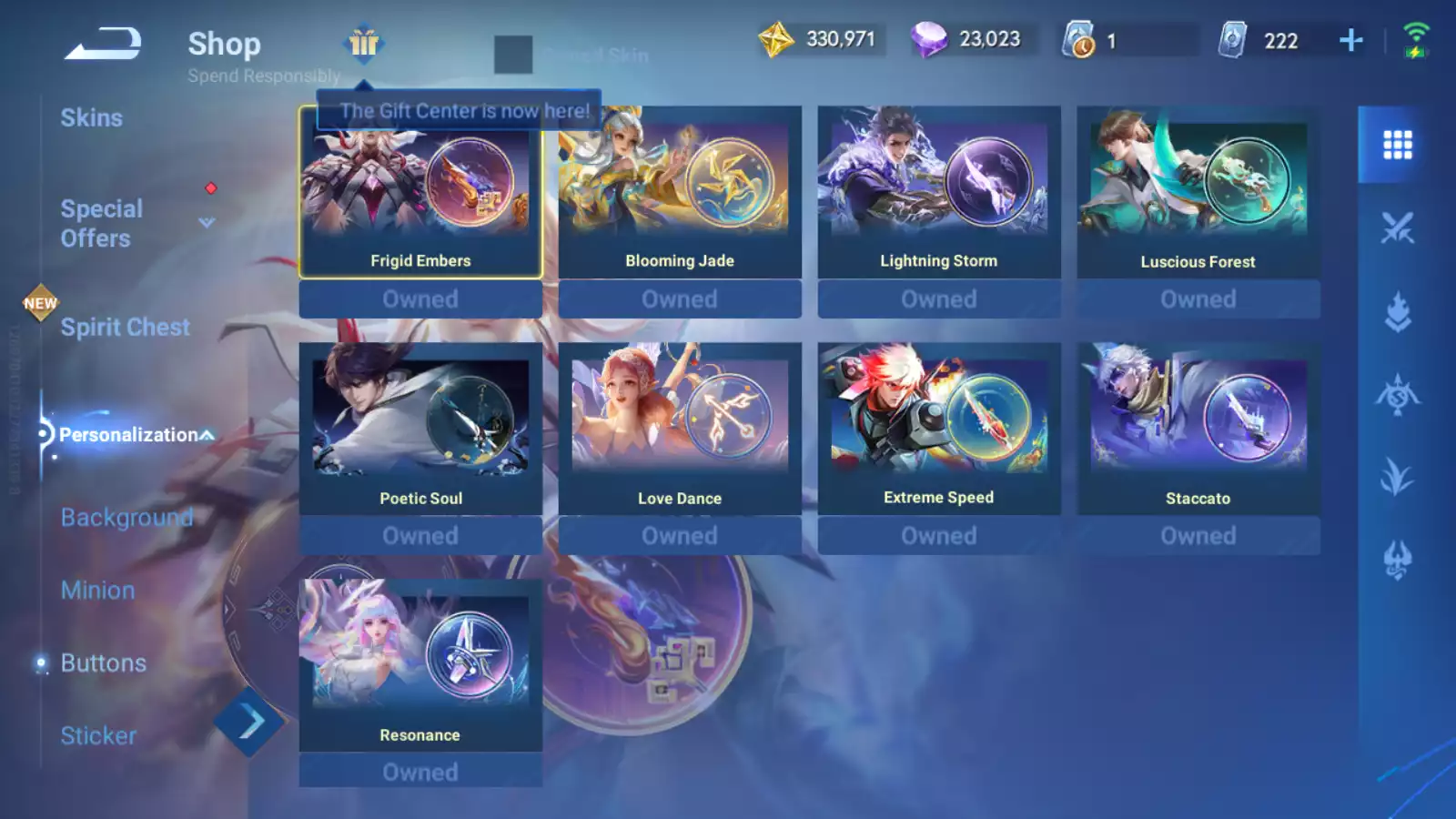The height and width of the screenshot is (819, 1456).
Task: Show the Sticker sub-category
Action: click(98, 736)
